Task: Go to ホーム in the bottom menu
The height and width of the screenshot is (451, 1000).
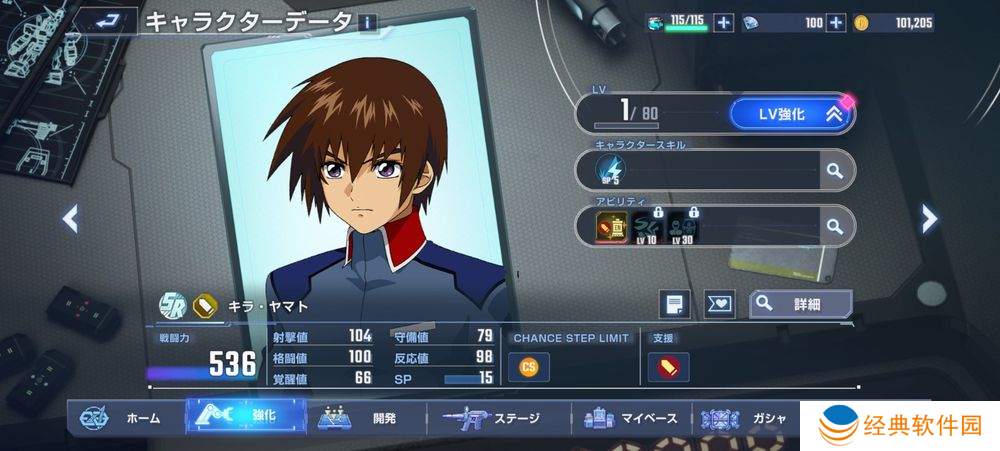Action: 123,418
